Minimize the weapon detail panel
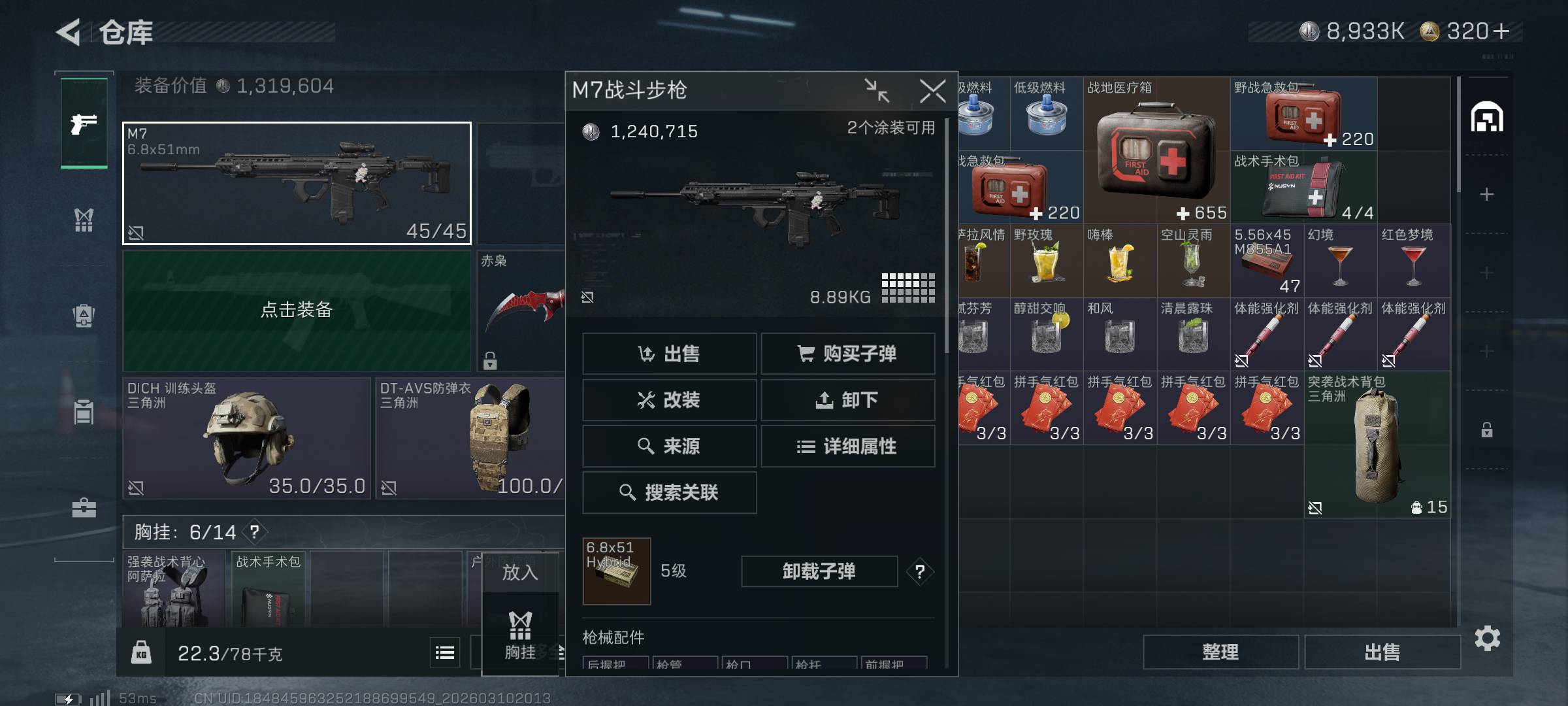 click(x=876, y=91)
